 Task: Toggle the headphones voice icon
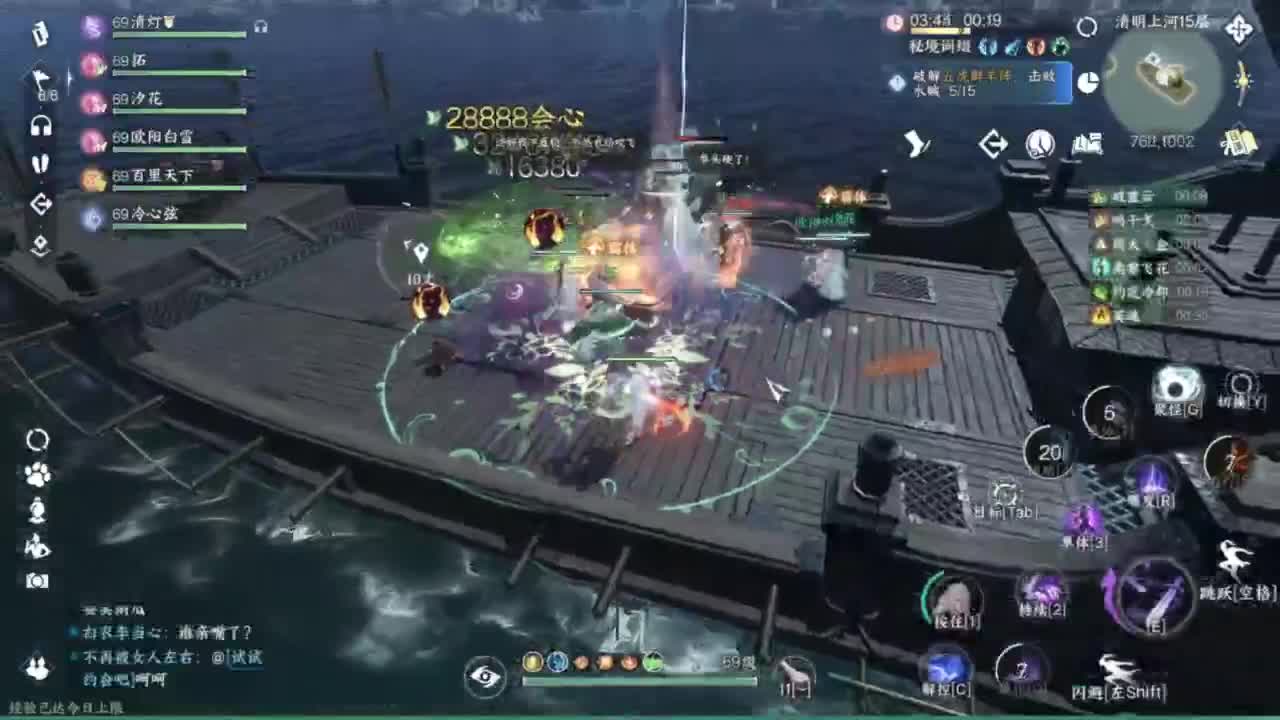[41, 126]
